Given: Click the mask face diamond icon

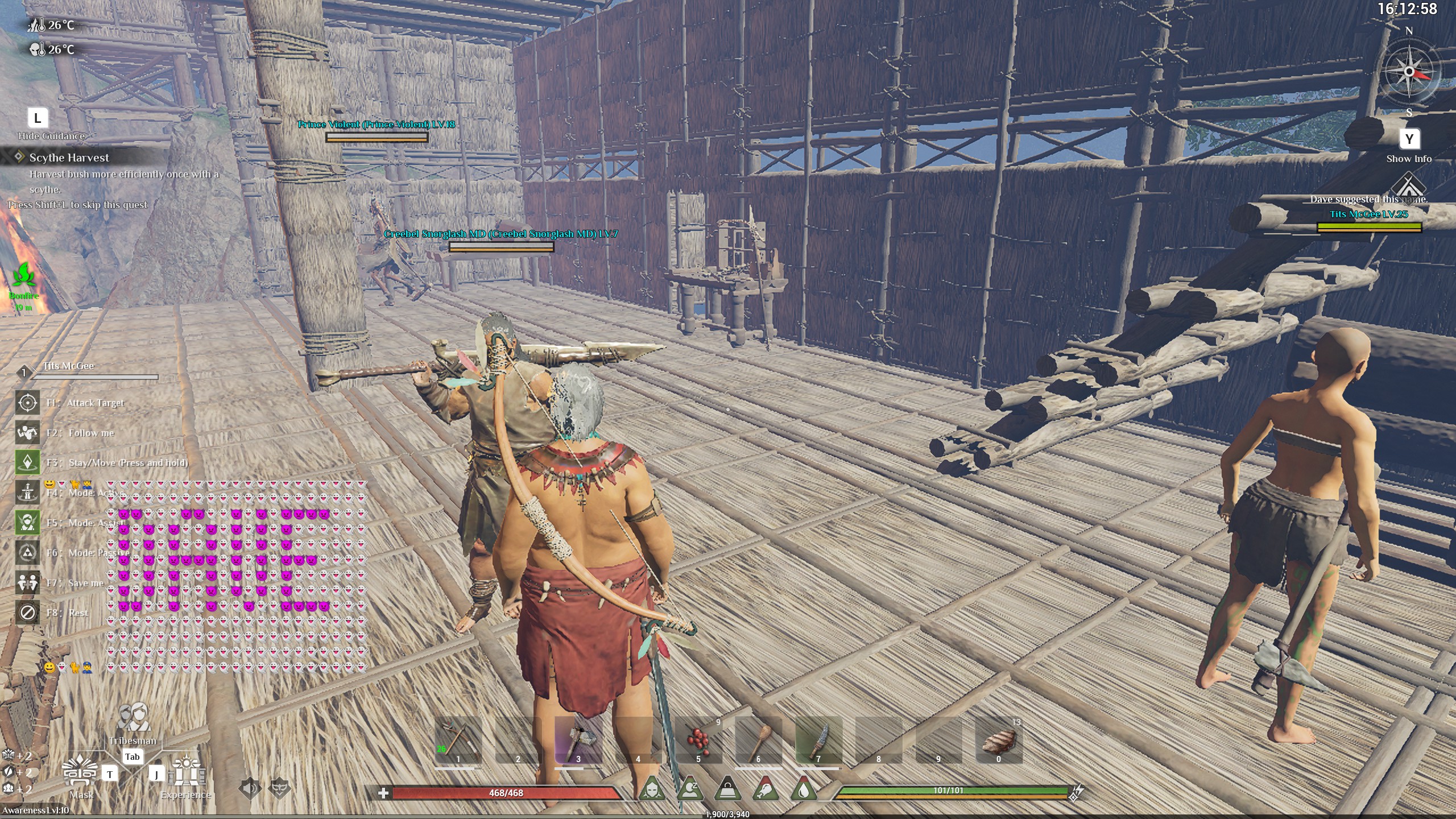Looking at the screenshot, I should point(279,788).
